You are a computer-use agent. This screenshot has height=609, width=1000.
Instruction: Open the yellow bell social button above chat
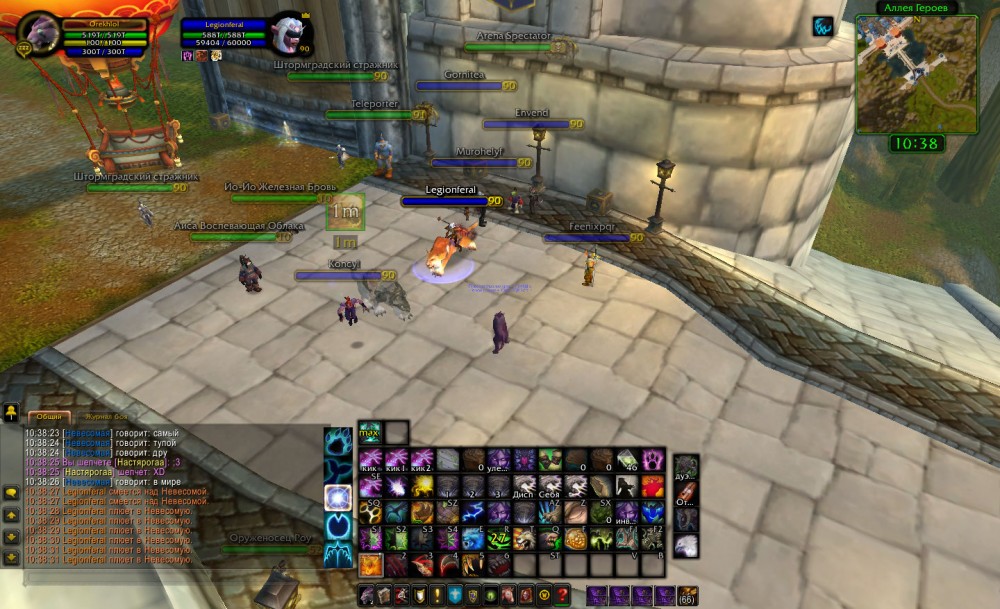(11, 411)
